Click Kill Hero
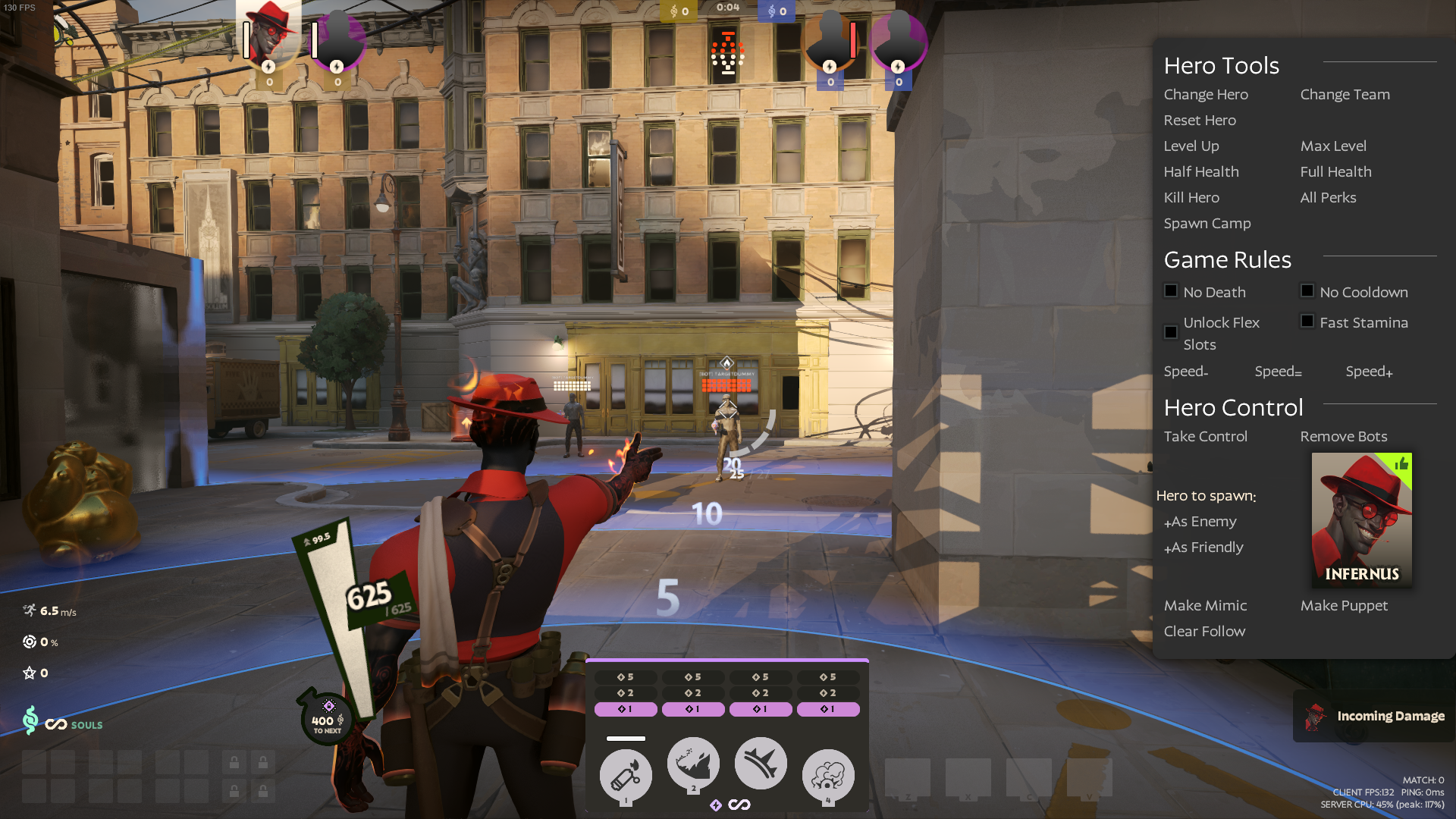The height and width of the screenshot is (819, 1456). click(x=1191, y=198)
